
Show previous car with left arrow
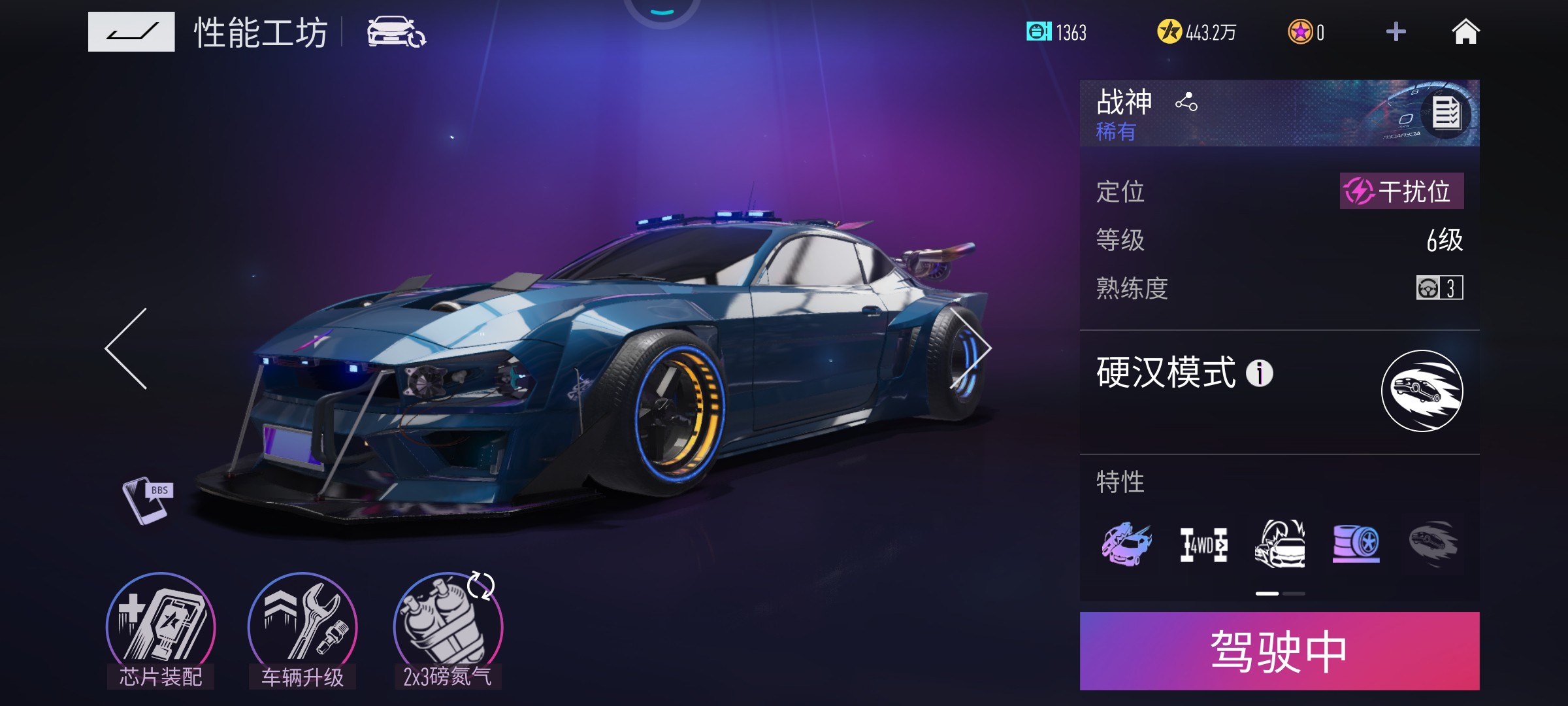(126, 348)
